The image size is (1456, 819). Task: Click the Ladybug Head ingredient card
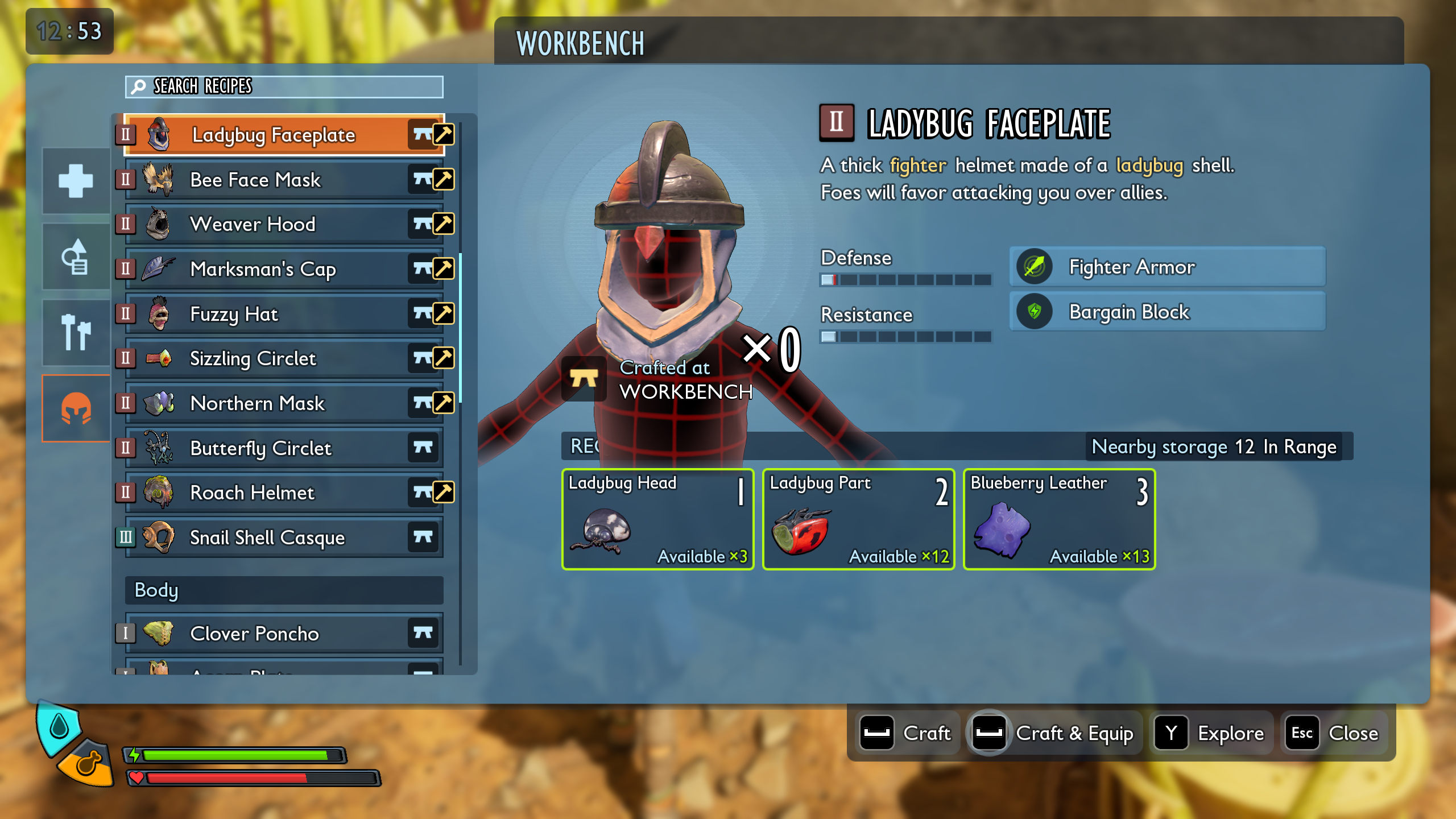[657, 519]
